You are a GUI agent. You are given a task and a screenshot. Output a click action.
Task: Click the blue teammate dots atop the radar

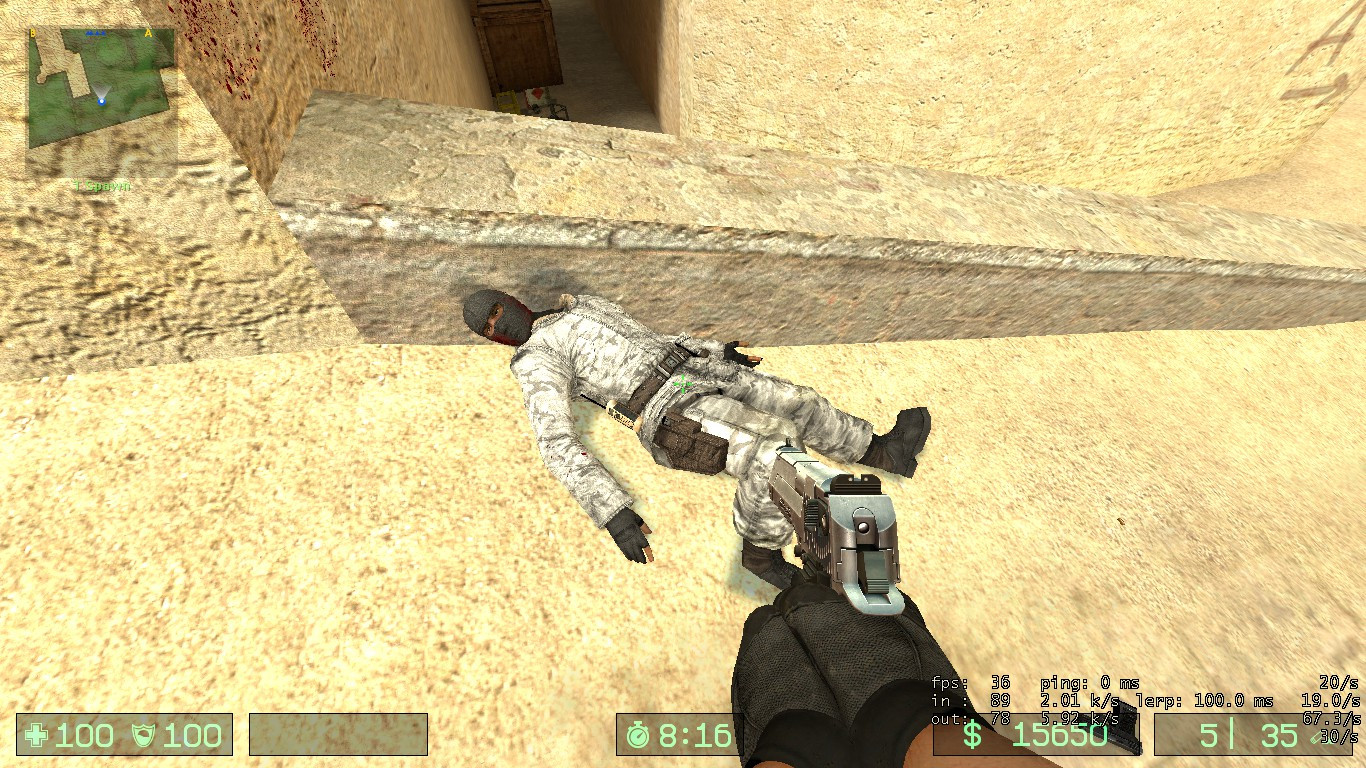point(96,33)
